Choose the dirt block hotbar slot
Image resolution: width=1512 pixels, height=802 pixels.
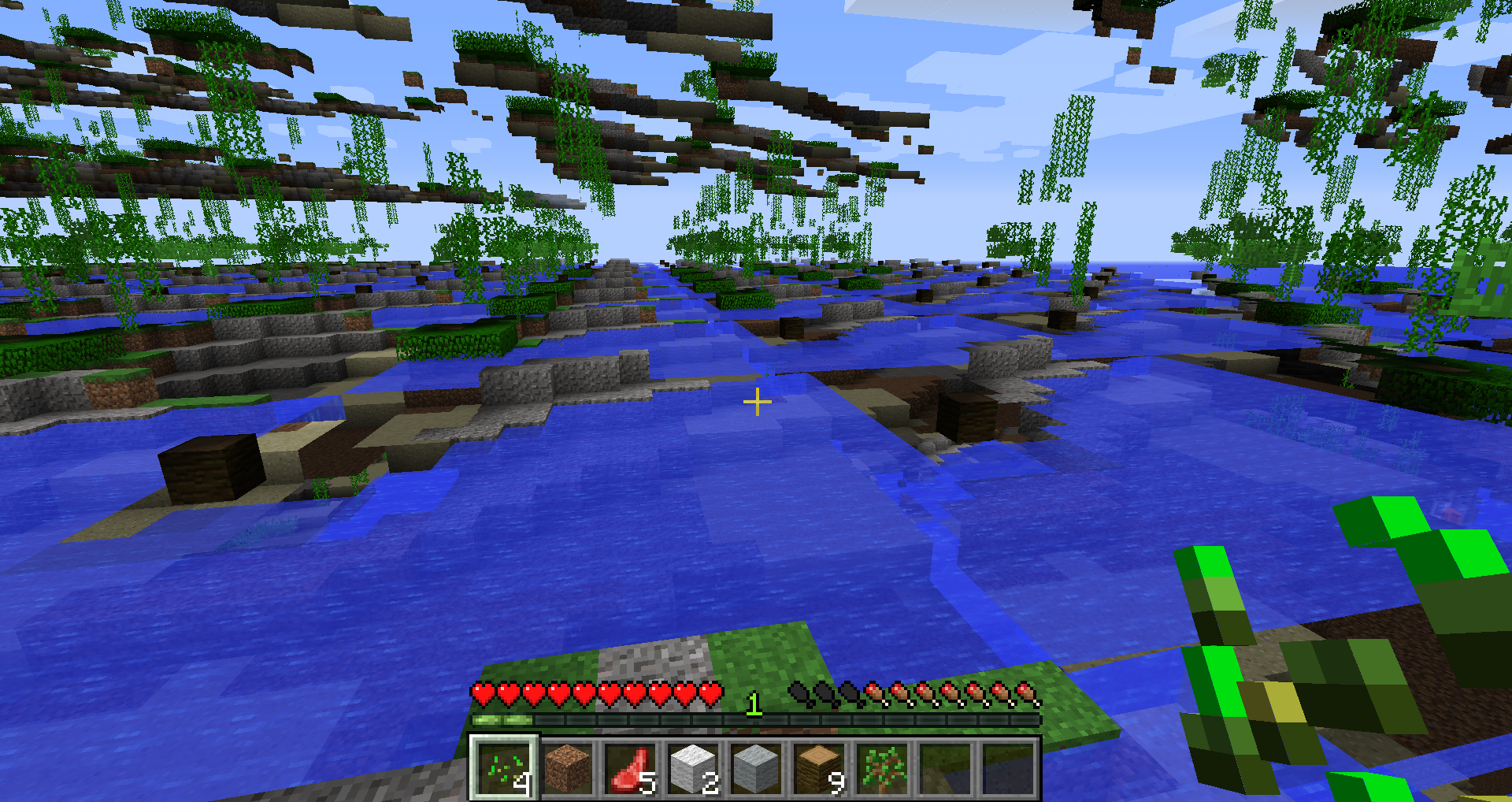click(567, 768)
